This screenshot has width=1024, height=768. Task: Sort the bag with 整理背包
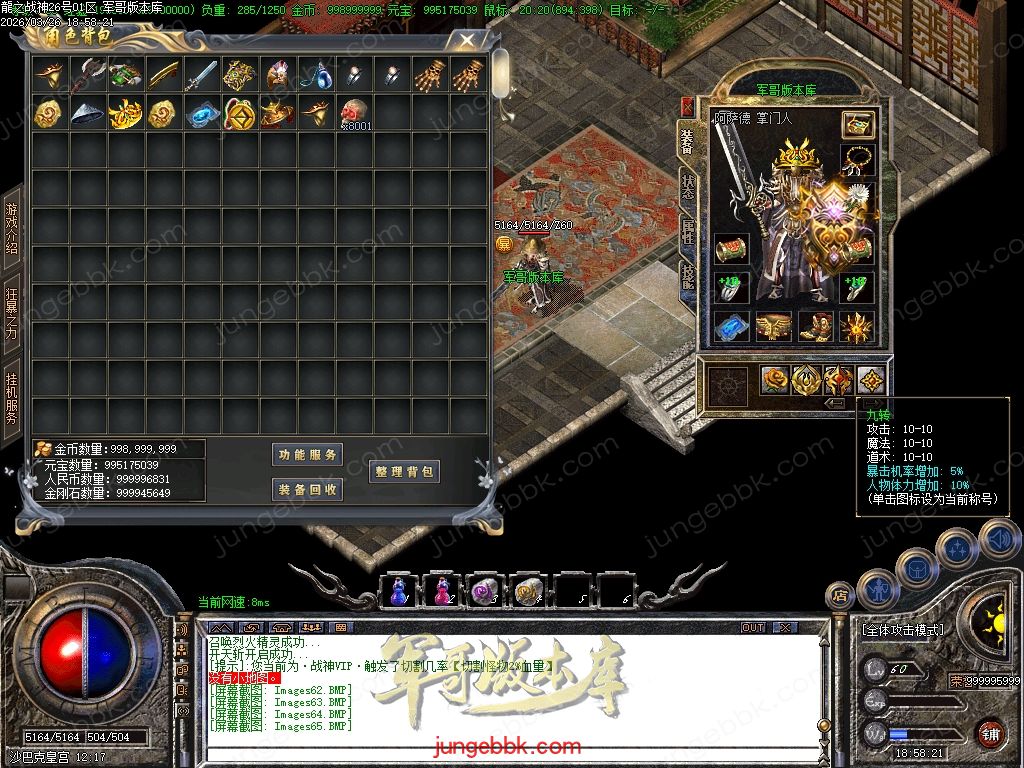coord(404,472)
